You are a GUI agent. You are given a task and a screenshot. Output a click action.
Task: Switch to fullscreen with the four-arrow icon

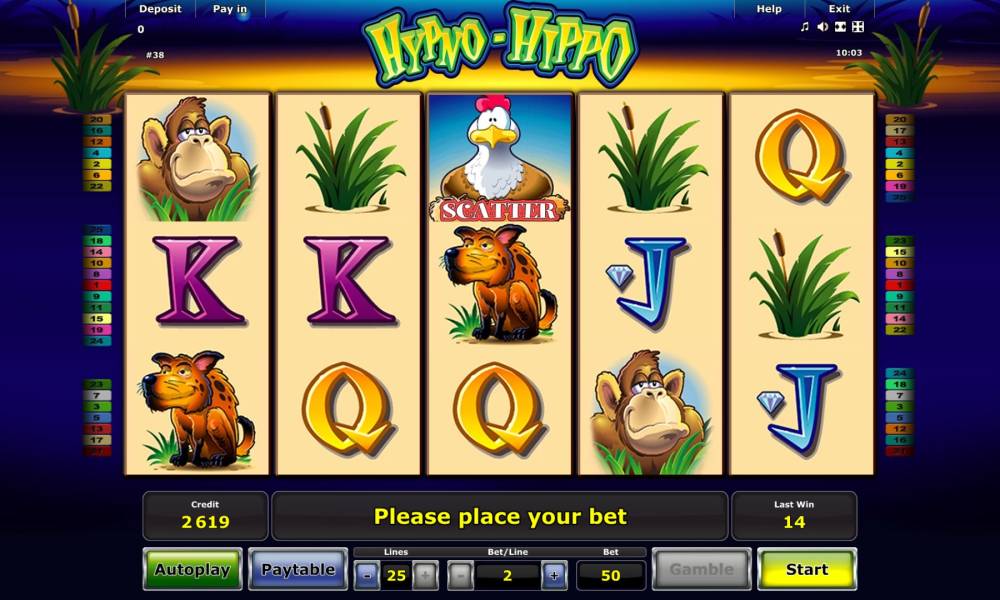[858, 27]
